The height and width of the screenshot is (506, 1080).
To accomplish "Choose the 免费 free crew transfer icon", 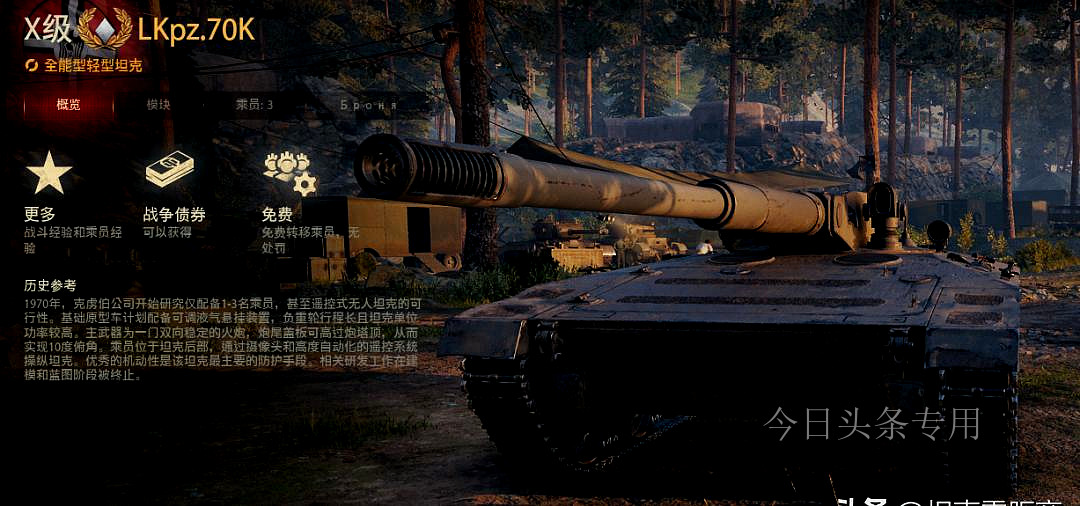I will pyautogui.click(x=289, y=172).
